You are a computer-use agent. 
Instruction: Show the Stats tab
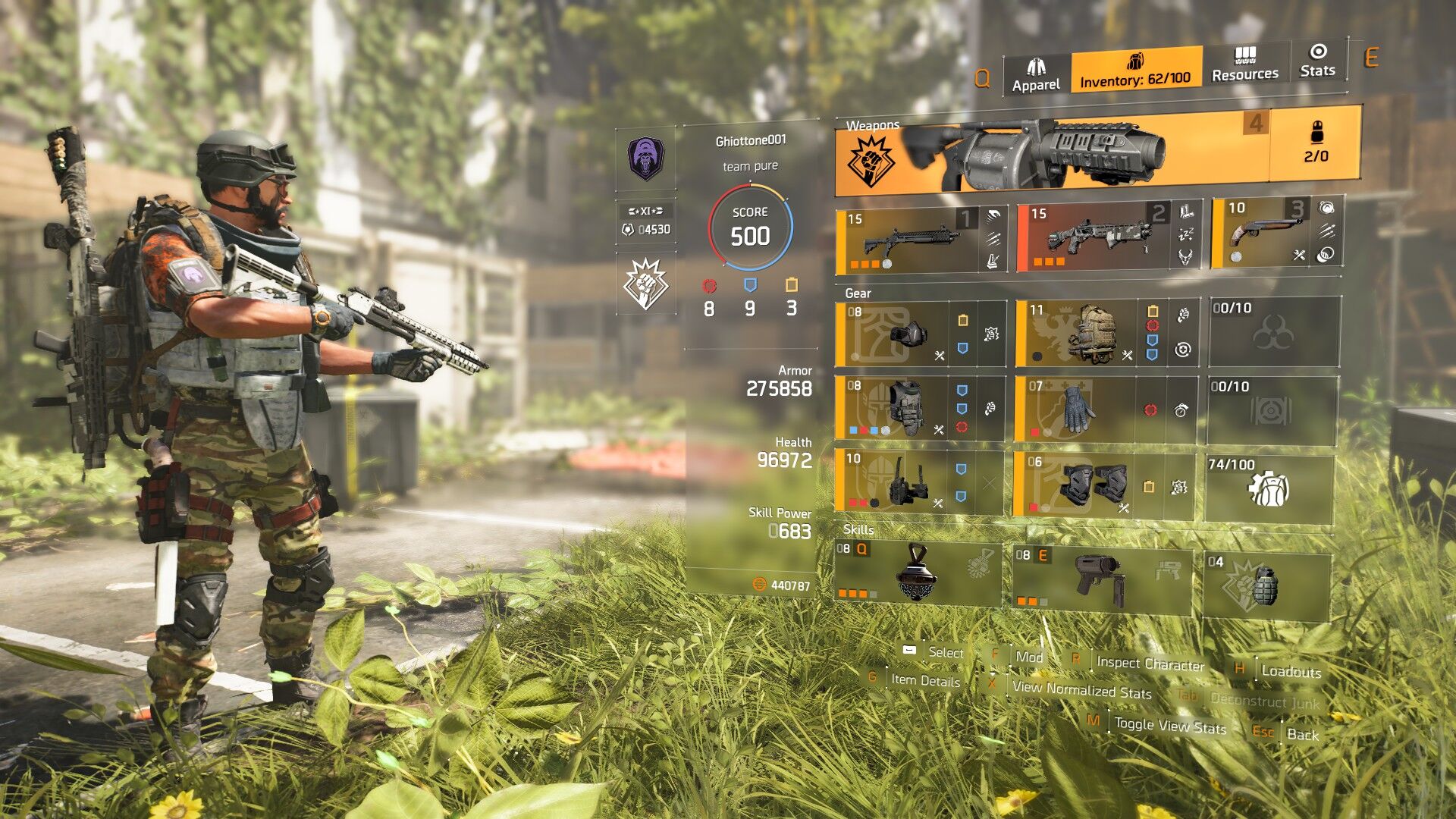click(1317, 61)
